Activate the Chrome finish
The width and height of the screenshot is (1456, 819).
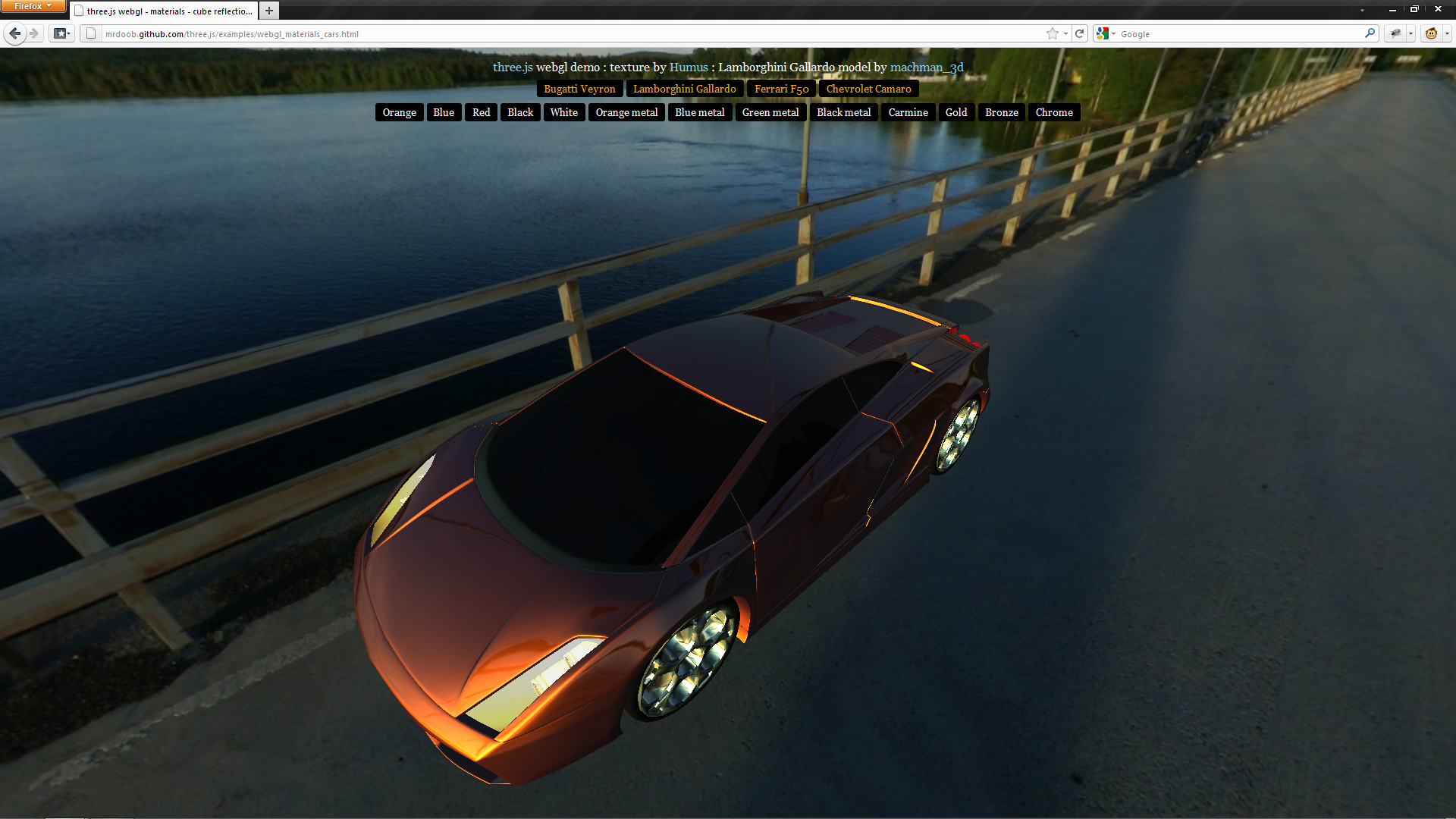pos(1054,112)
